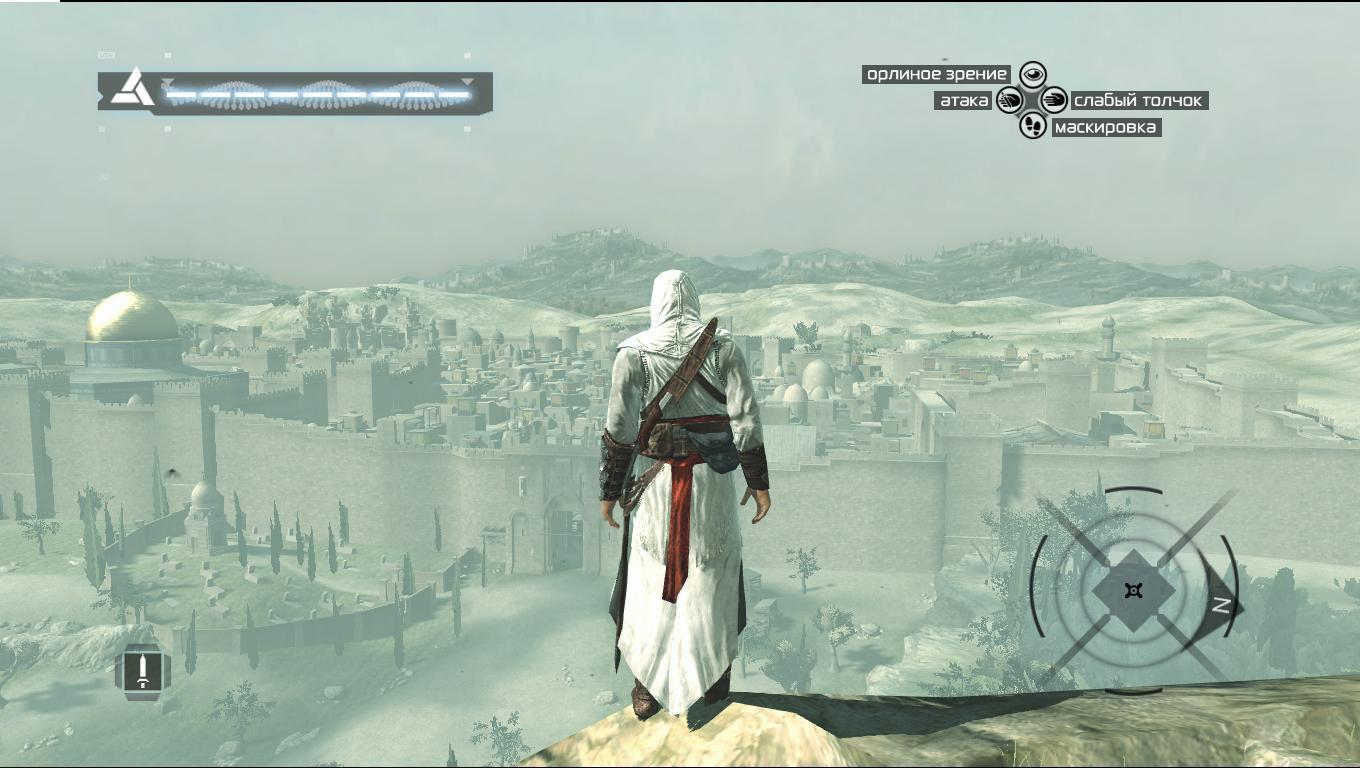Select the attack fist icon
The image size is (1360, 768).
(x=1009, y=100)
